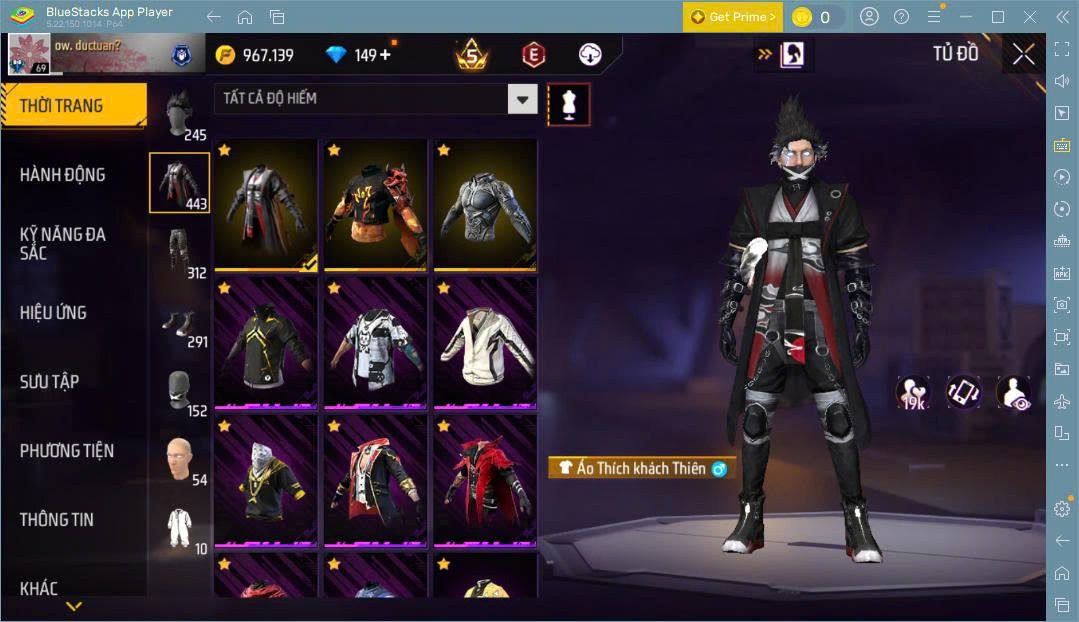This screenshot has width=1079, height=622.
Task: Select the KỸ NĂNG ĐA SẮC tab
Action: tap(62, 243)
